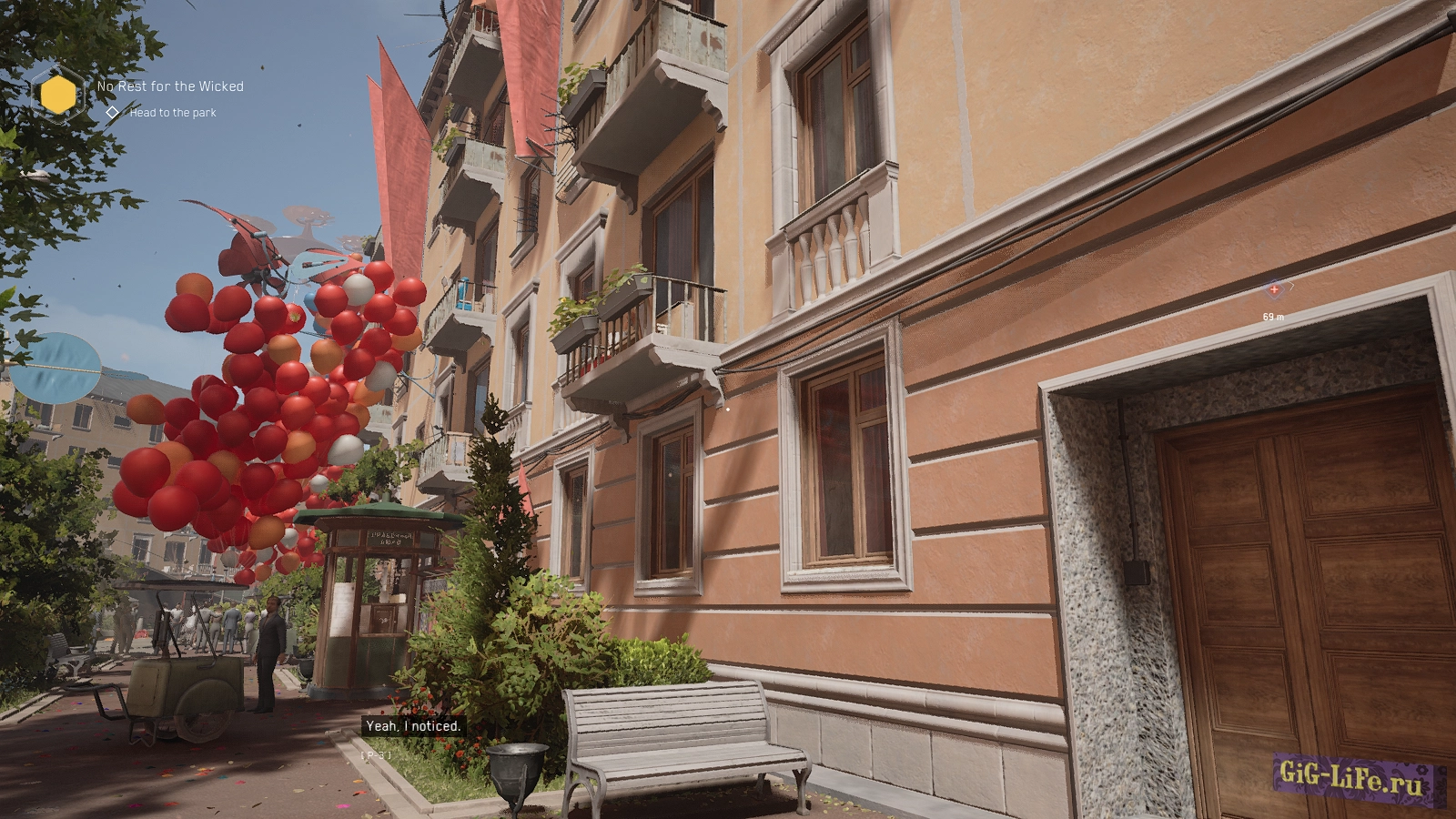Click the red waypoint marker showing 69 m

tap(1274, 289)
